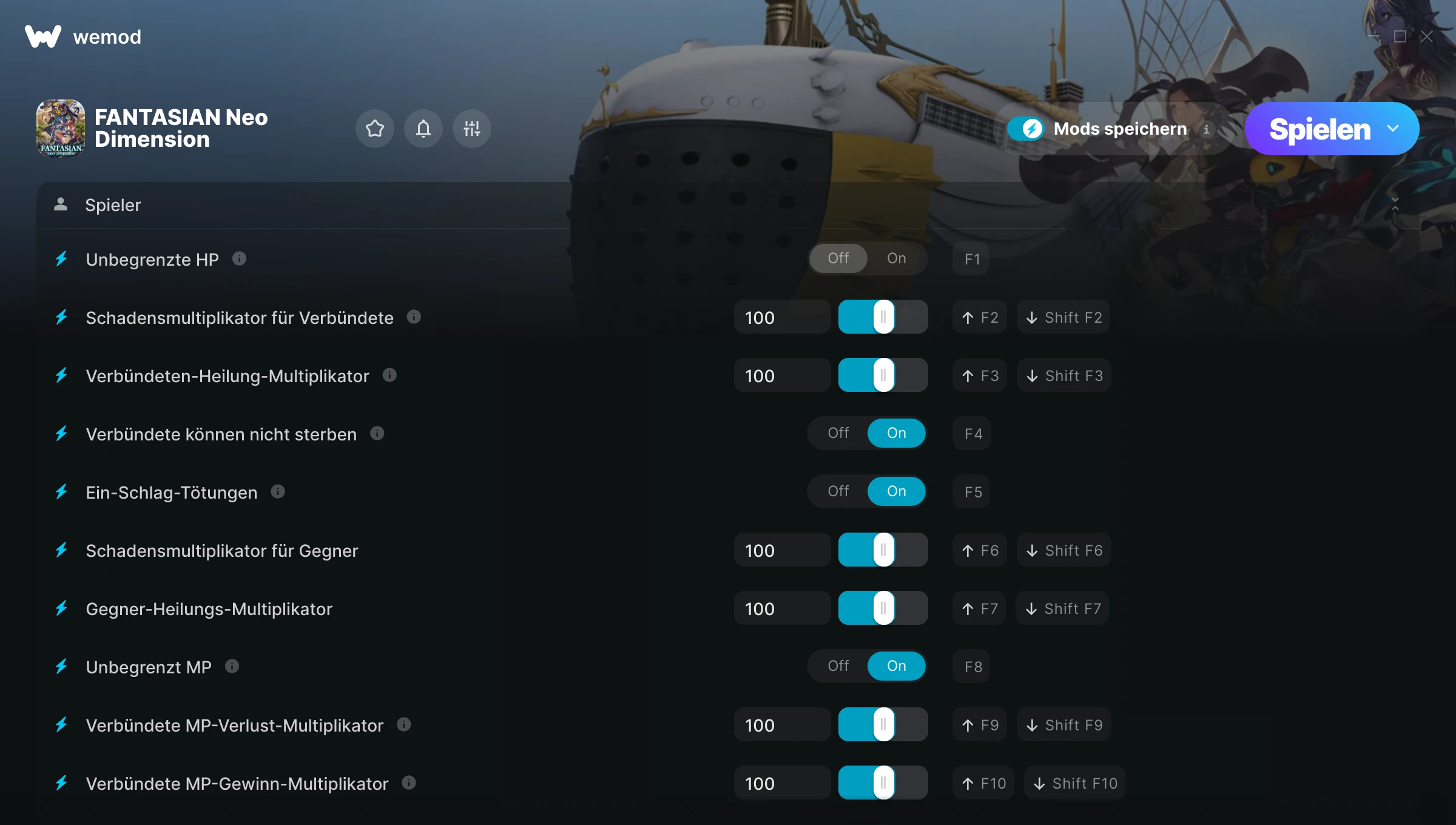The height and width of the screenshot is (825, 1456).
Task: Select the Spieler category header
Action: click(x=113, y=205)
